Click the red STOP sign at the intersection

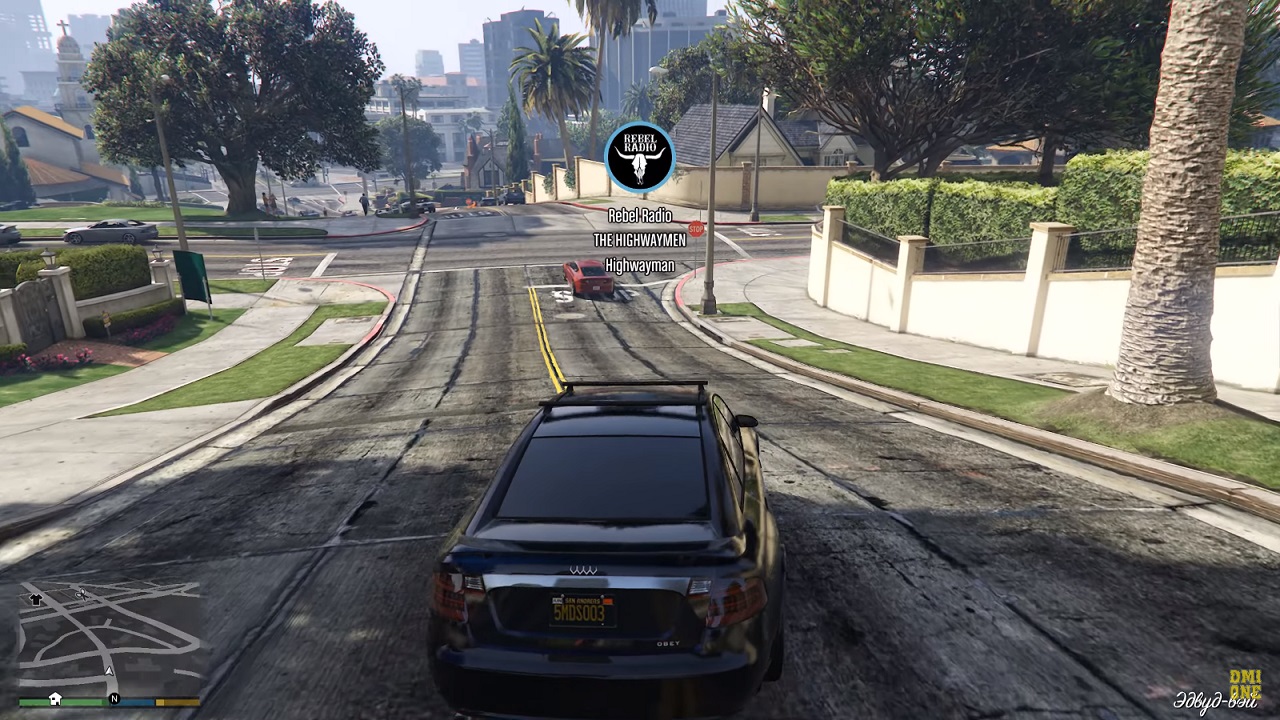[x=696, y=227]
